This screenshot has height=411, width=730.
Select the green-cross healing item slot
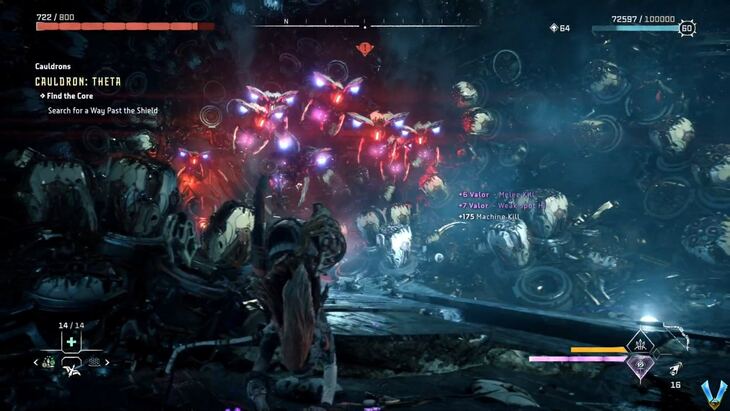point(71,342)
